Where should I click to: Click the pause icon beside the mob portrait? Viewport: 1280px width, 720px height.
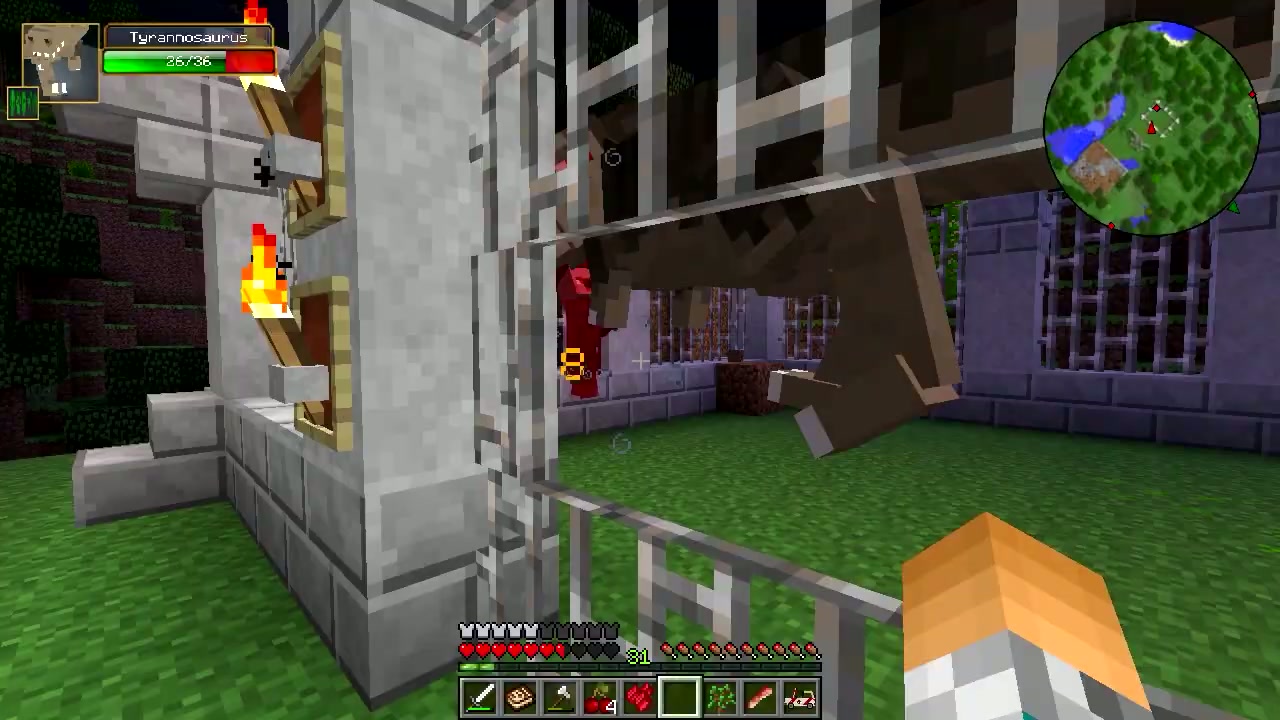click(58, 90)
